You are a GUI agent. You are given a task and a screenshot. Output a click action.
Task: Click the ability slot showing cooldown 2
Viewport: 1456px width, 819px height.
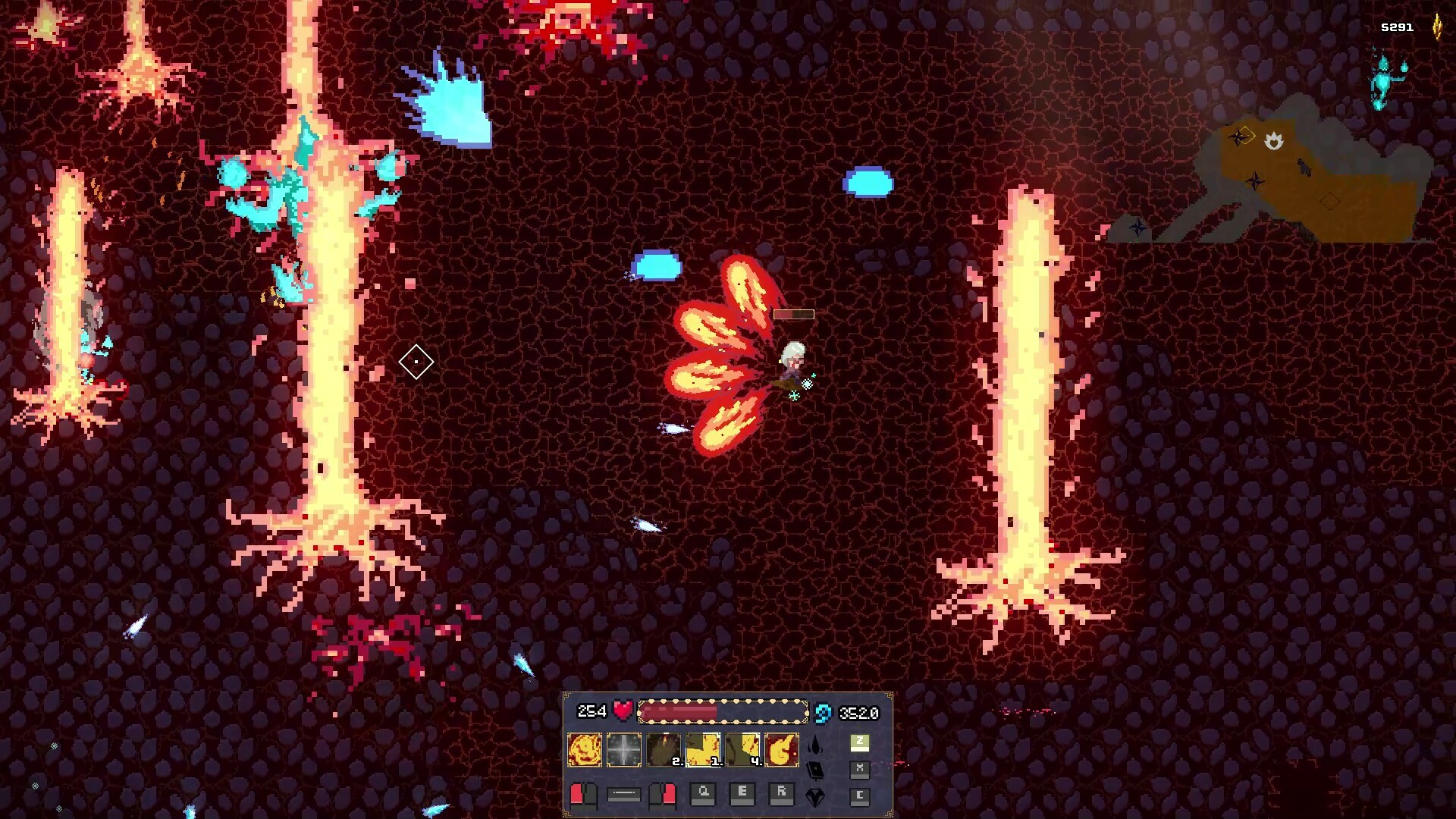coord(664,748)
